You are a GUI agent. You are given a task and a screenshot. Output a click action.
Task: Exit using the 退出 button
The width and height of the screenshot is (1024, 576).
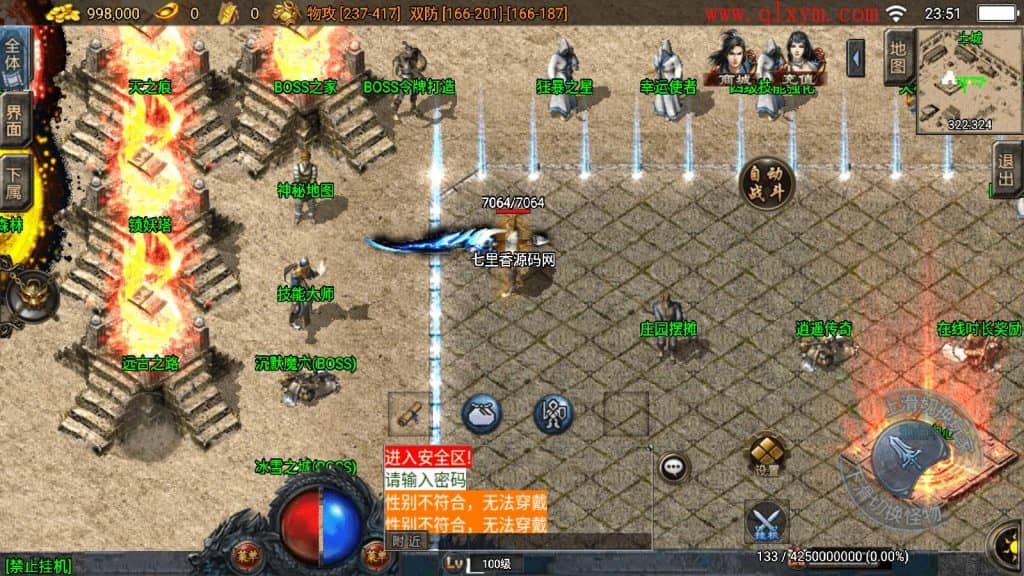1006,170
